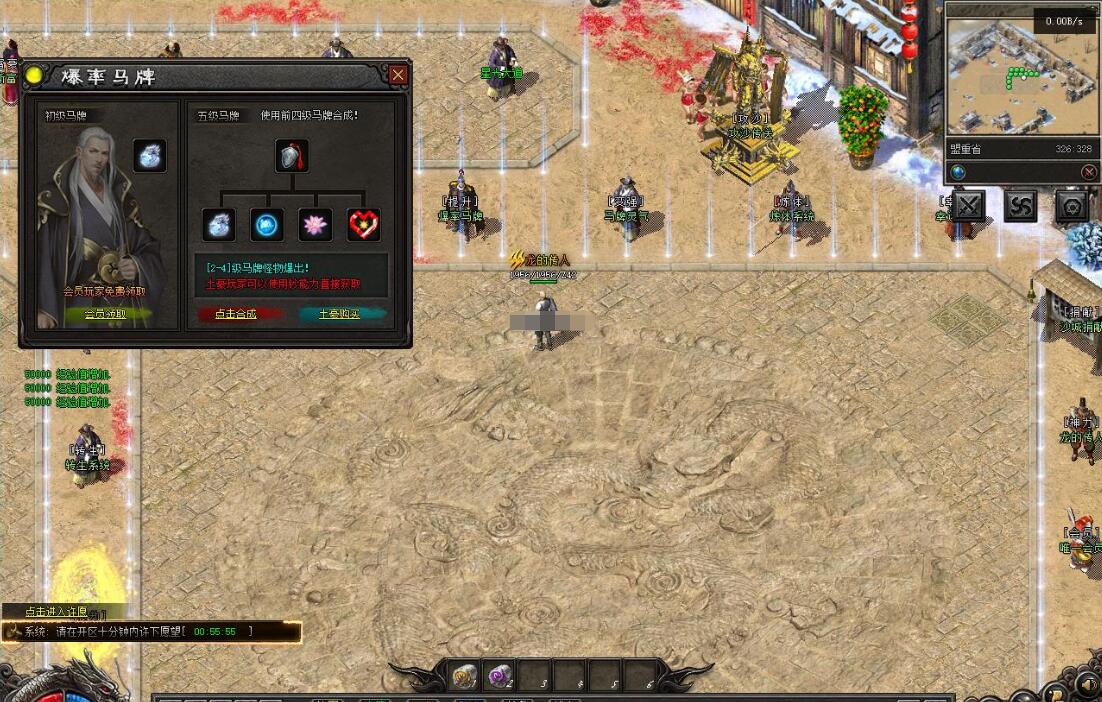The image size is (1102, 702).
Task: Use the purple scroll in hotbar slot two
Action: [499, 677]
